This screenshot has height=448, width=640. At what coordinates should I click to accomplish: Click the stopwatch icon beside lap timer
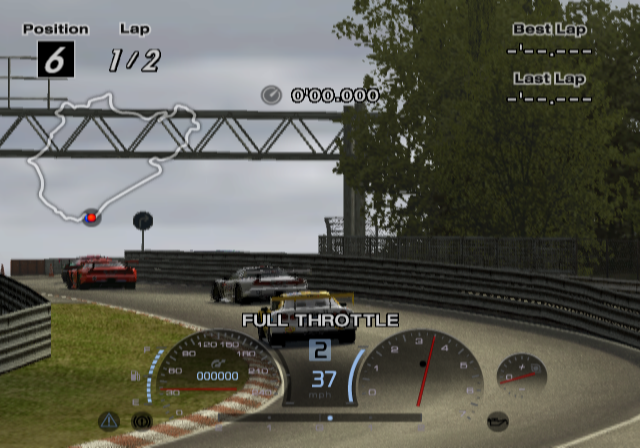(x=271, y=95)
